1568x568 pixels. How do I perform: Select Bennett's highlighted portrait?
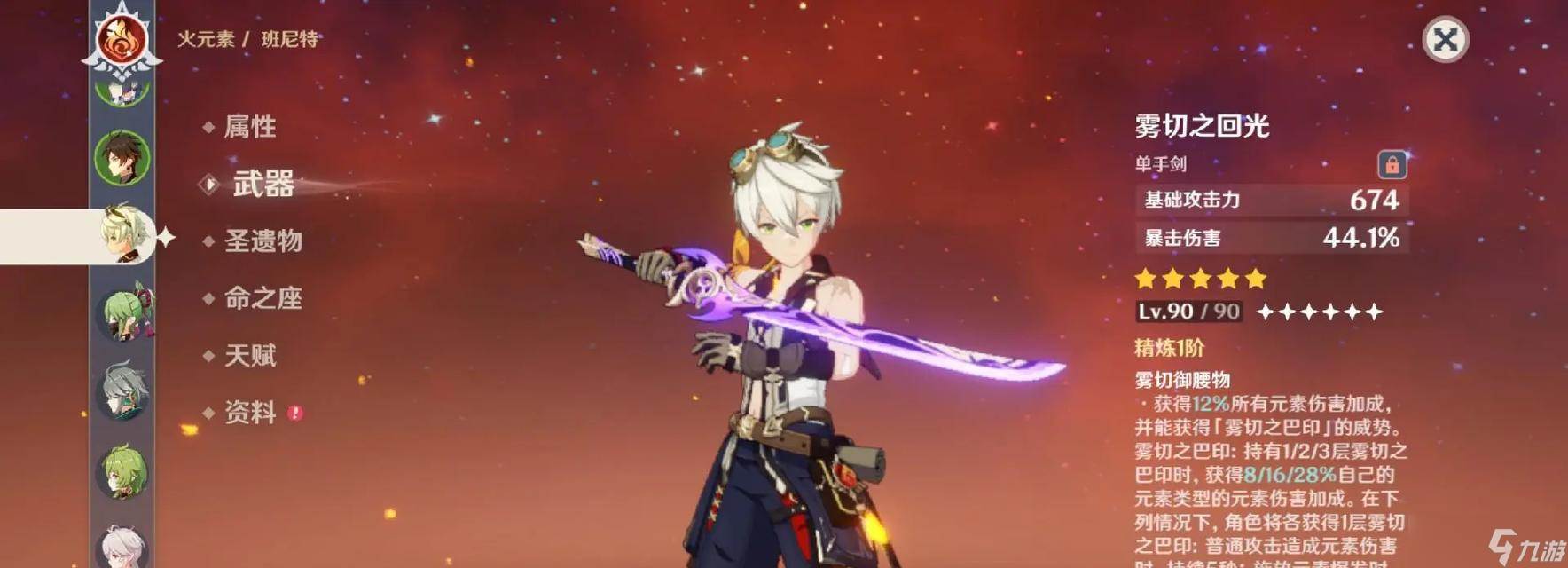[x=122, y=234]
